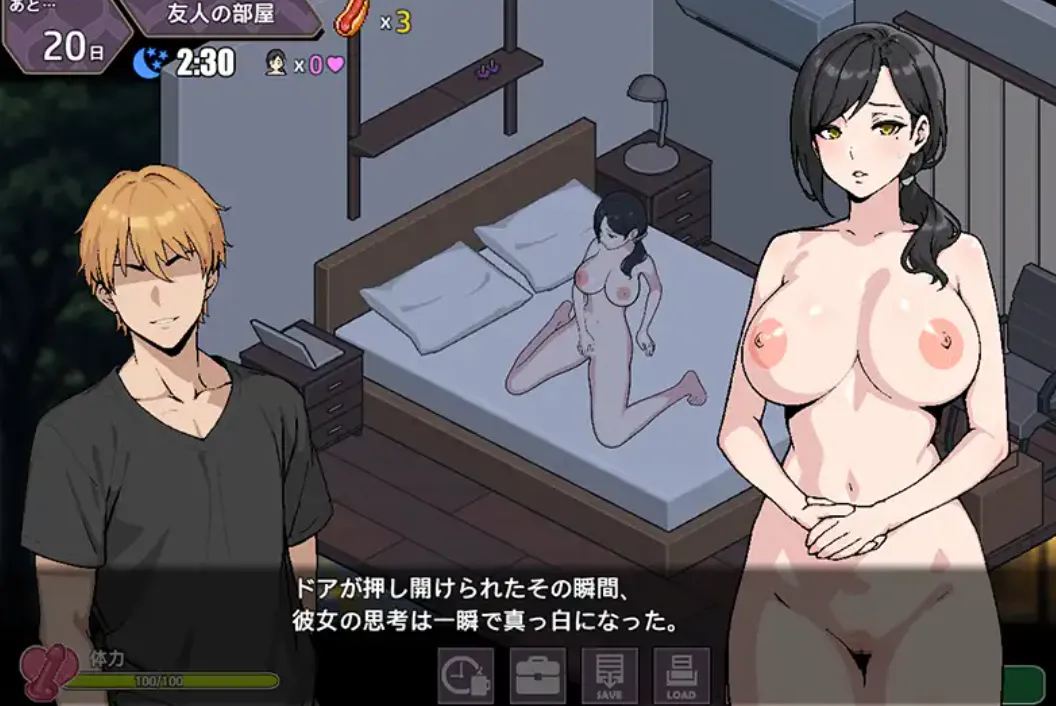Open the LOAD menu
This screenshot has width=1056, height=706.
pos(681,676)
